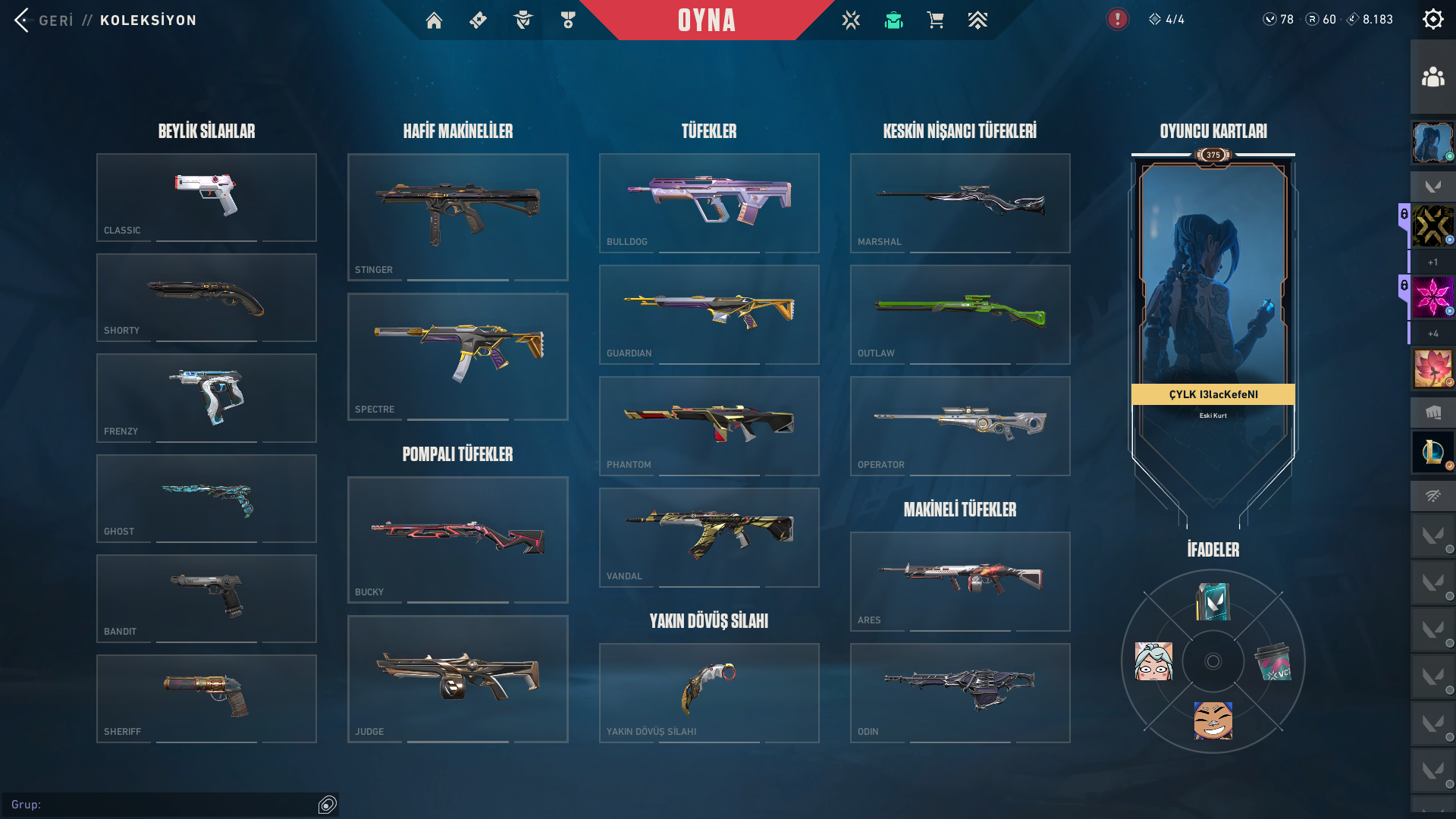Open the home tab icon
The width and height of the screenshot is (1456, 819).
coord(434,20)
